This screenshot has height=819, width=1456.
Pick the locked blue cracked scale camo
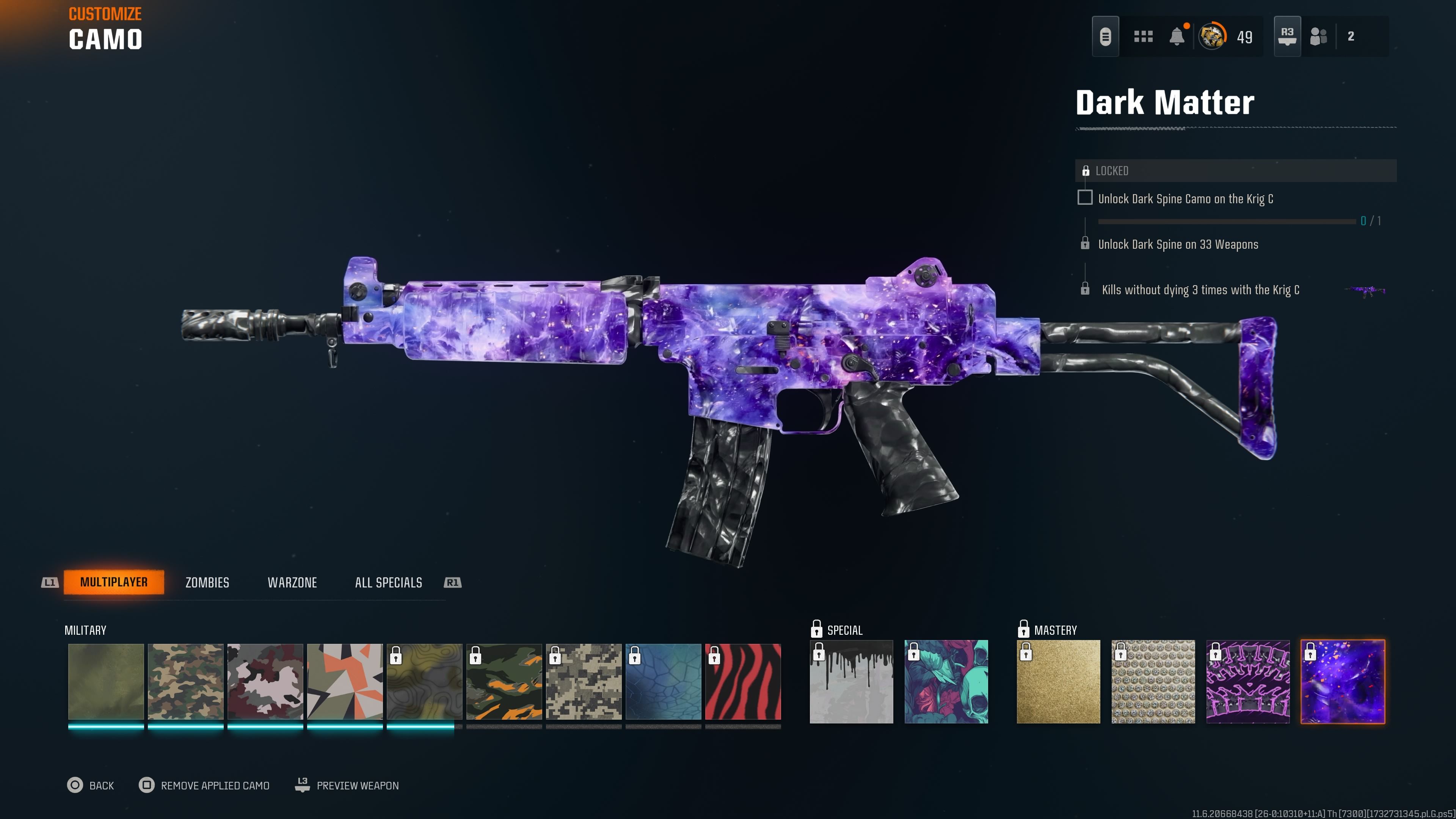click(664, 682)
